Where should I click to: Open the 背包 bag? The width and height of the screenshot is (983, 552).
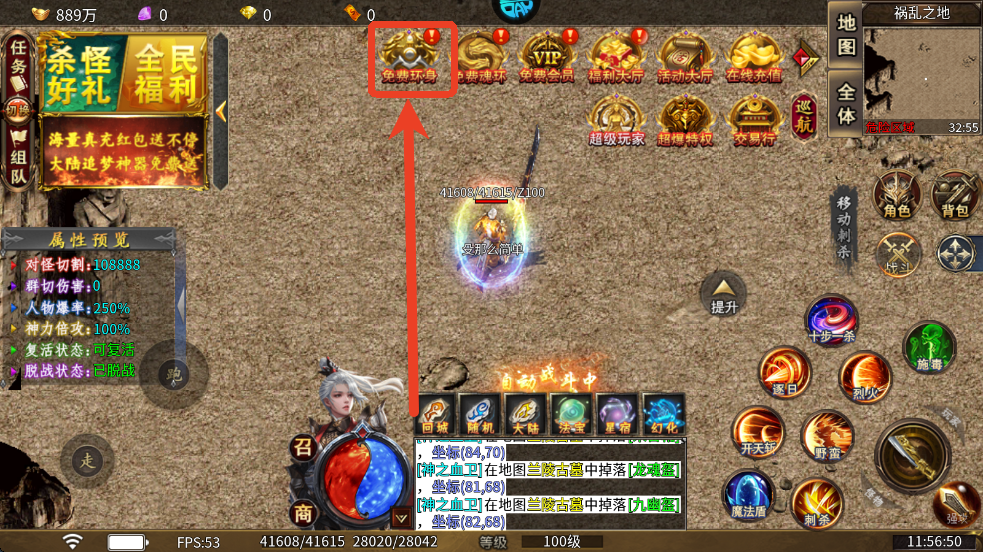(955, 195)
